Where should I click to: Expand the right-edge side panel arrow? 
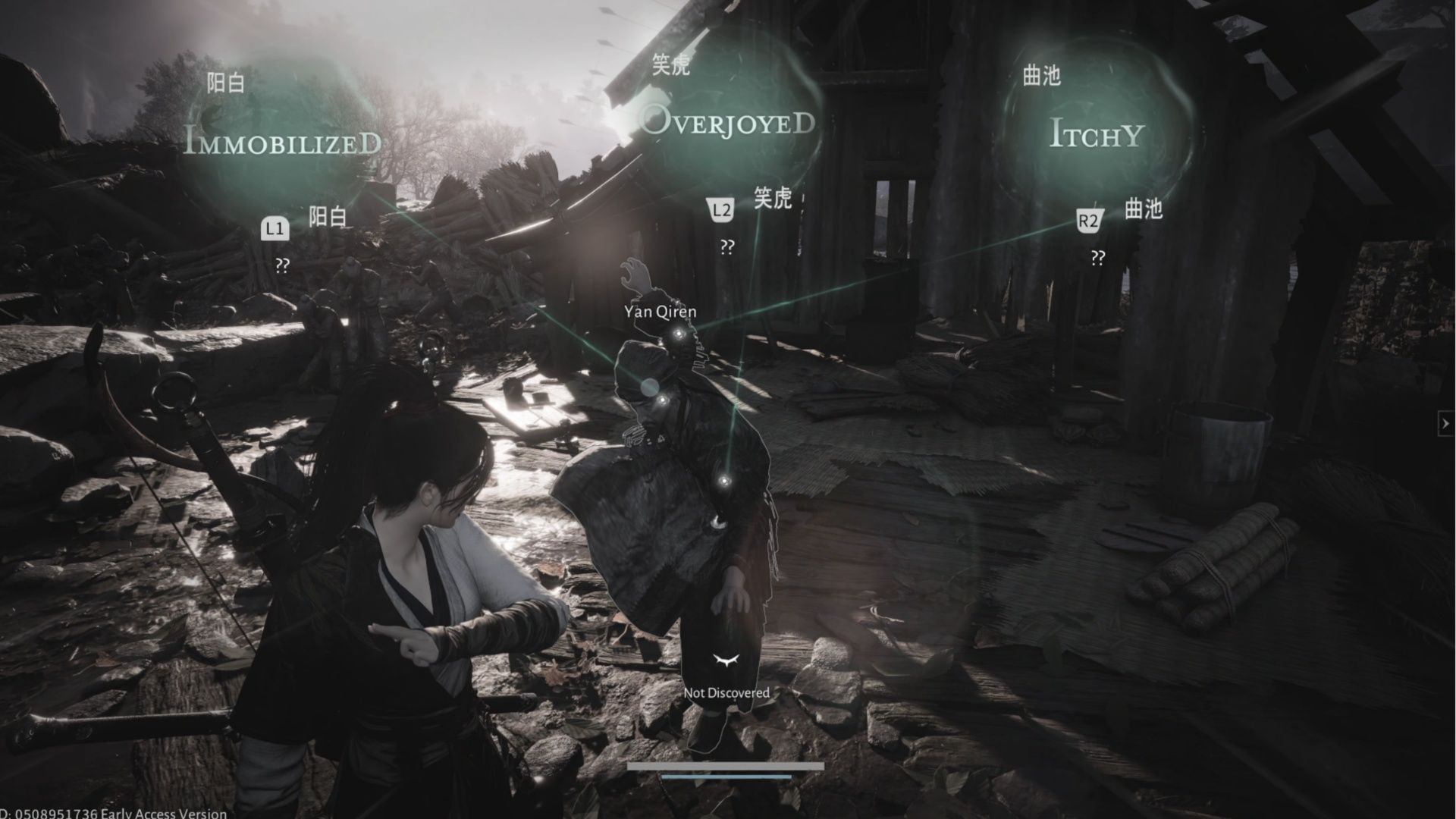[x=1444, y=425]
